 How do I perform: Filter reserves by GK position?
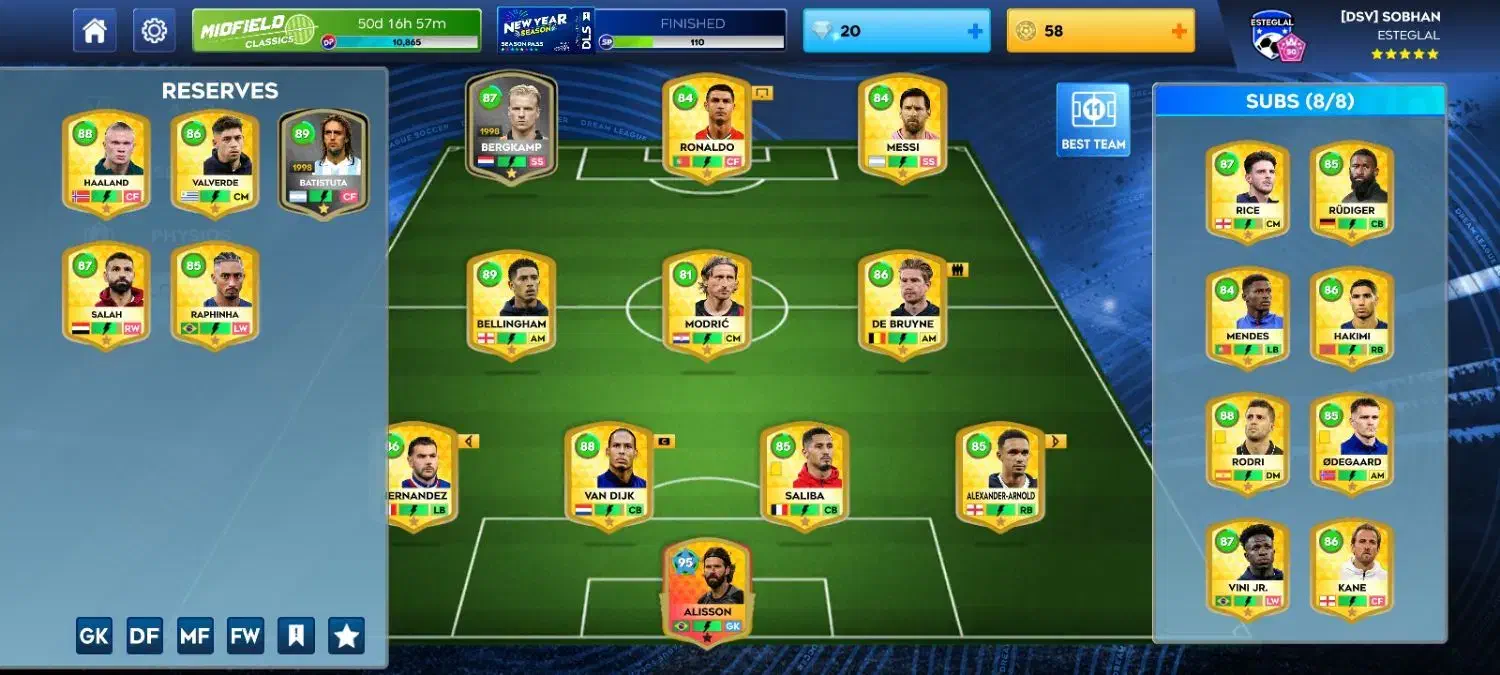(x=94, y=635)
